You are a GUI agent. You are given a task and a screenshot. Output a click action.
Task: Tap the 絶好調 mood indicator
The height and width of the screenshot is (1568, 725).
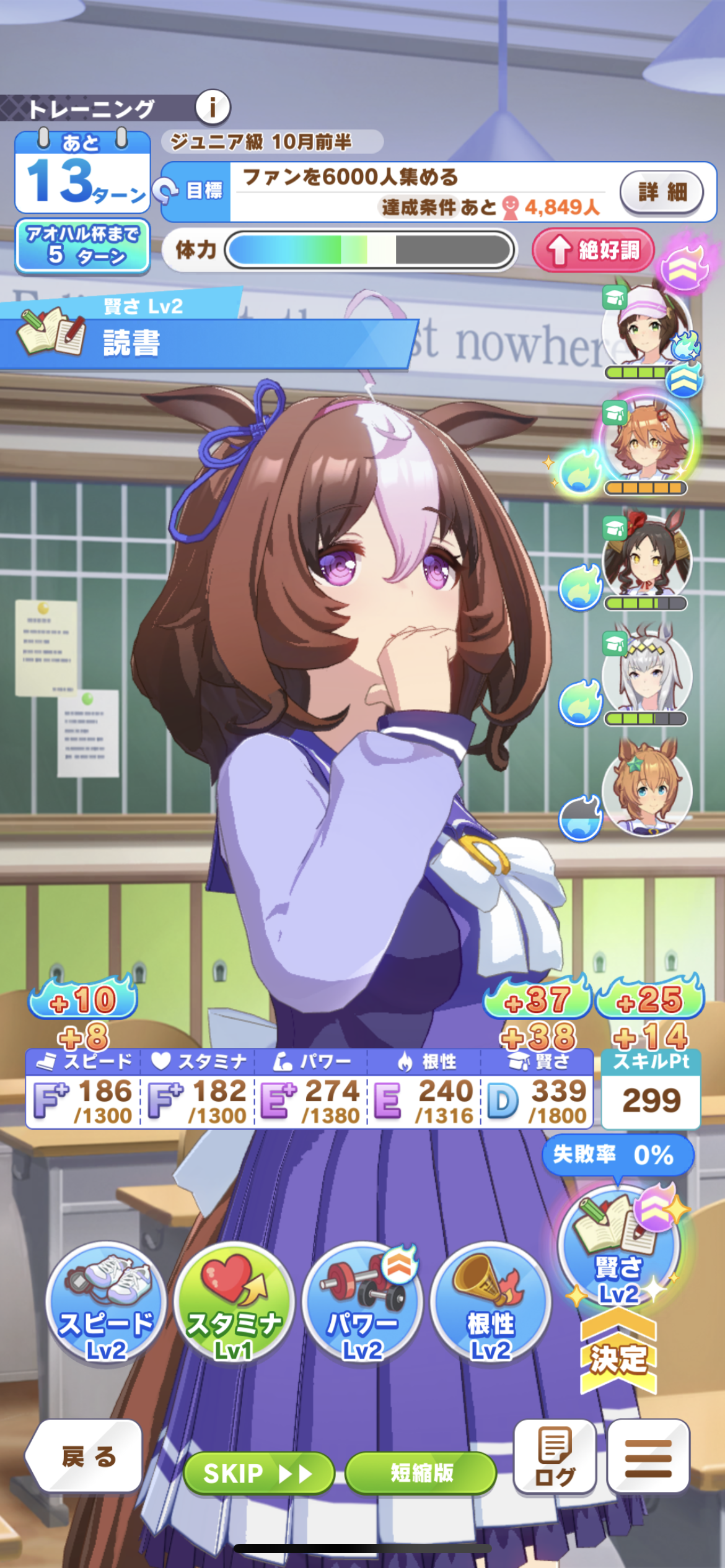594,250
